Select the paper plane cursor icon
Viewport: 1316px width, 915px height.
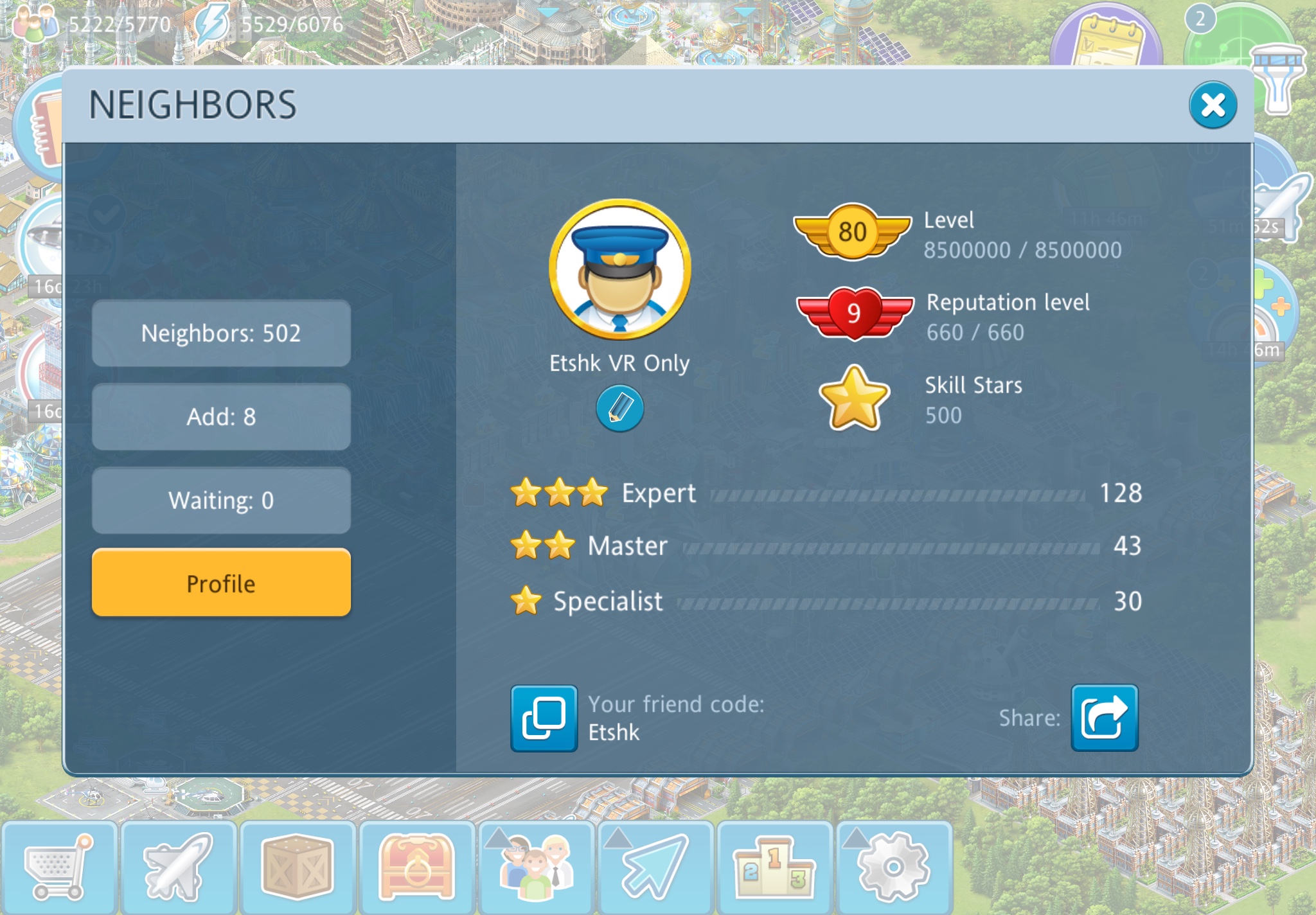655,867
